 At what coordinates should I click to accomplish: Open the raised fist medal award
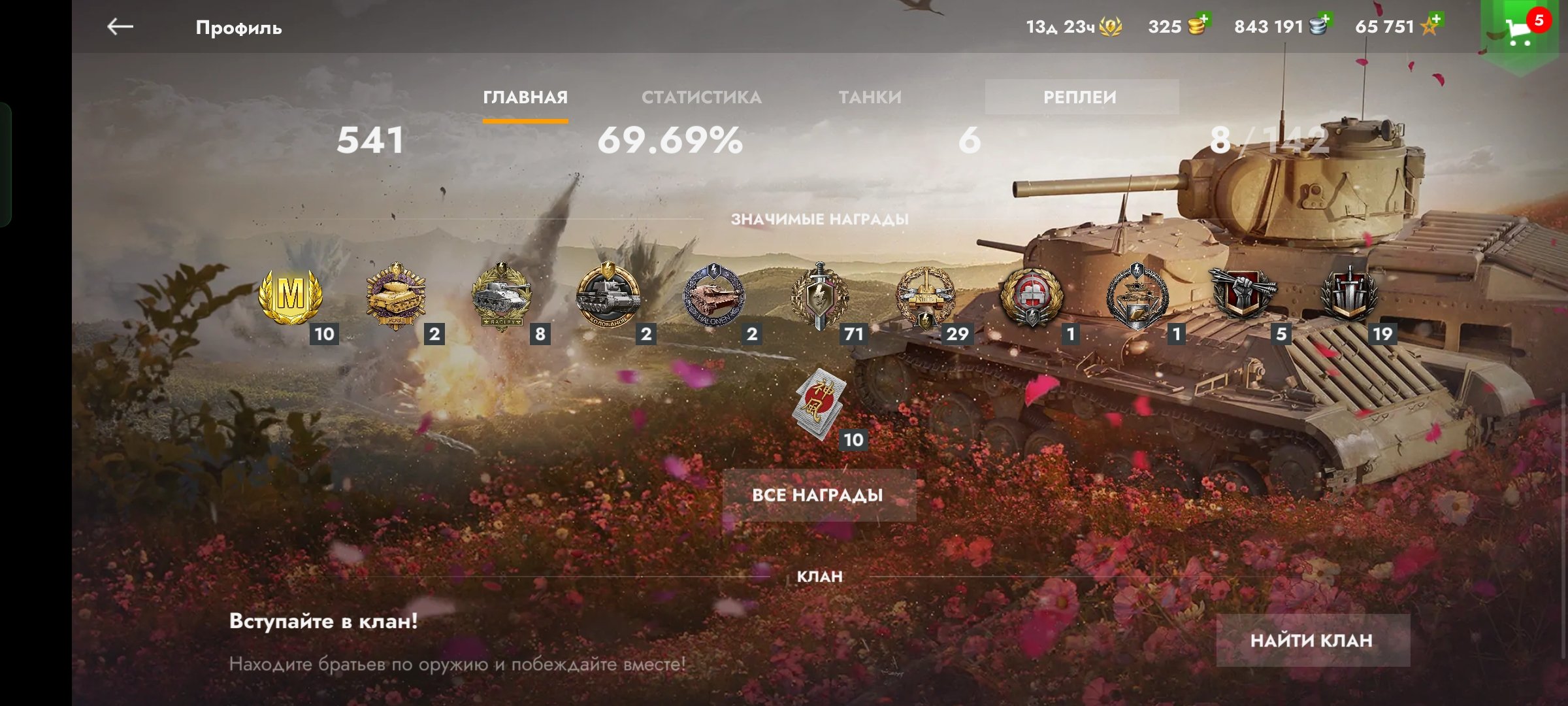point(1243,294)
